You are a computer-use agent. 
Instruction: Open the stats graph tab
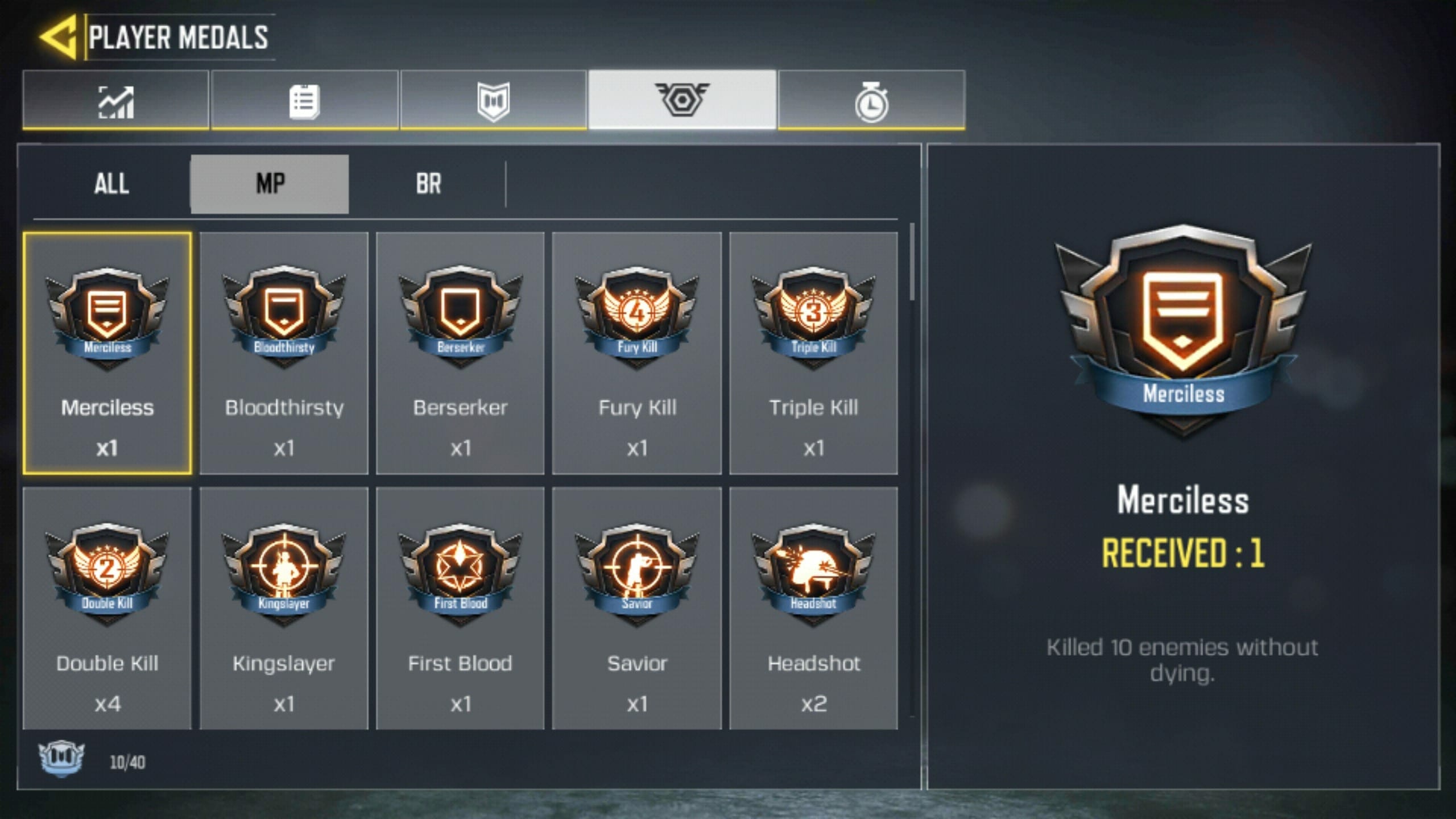tap(116, 101)
